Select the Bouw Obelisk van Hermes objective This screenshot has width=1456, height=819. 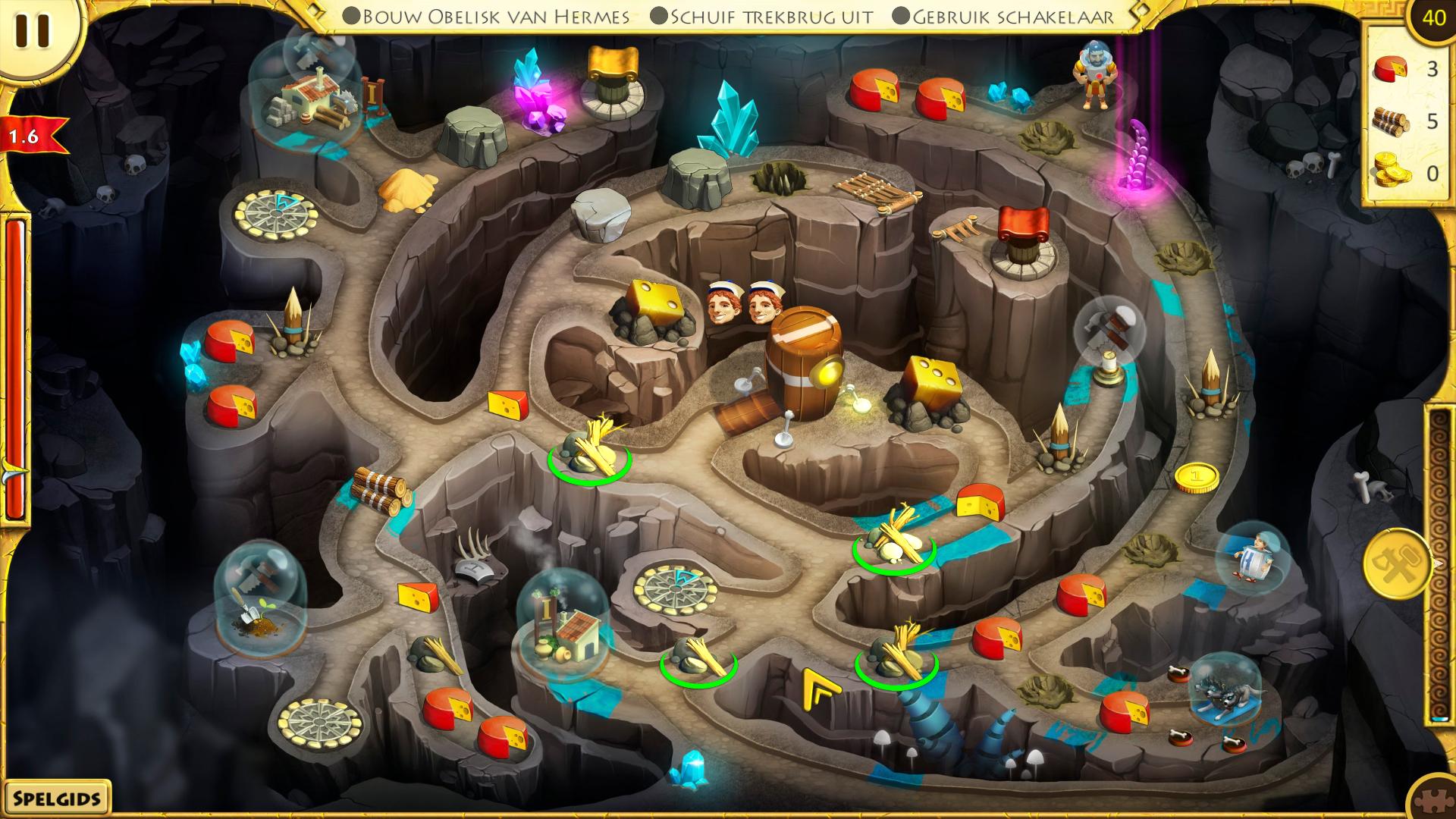486,16
